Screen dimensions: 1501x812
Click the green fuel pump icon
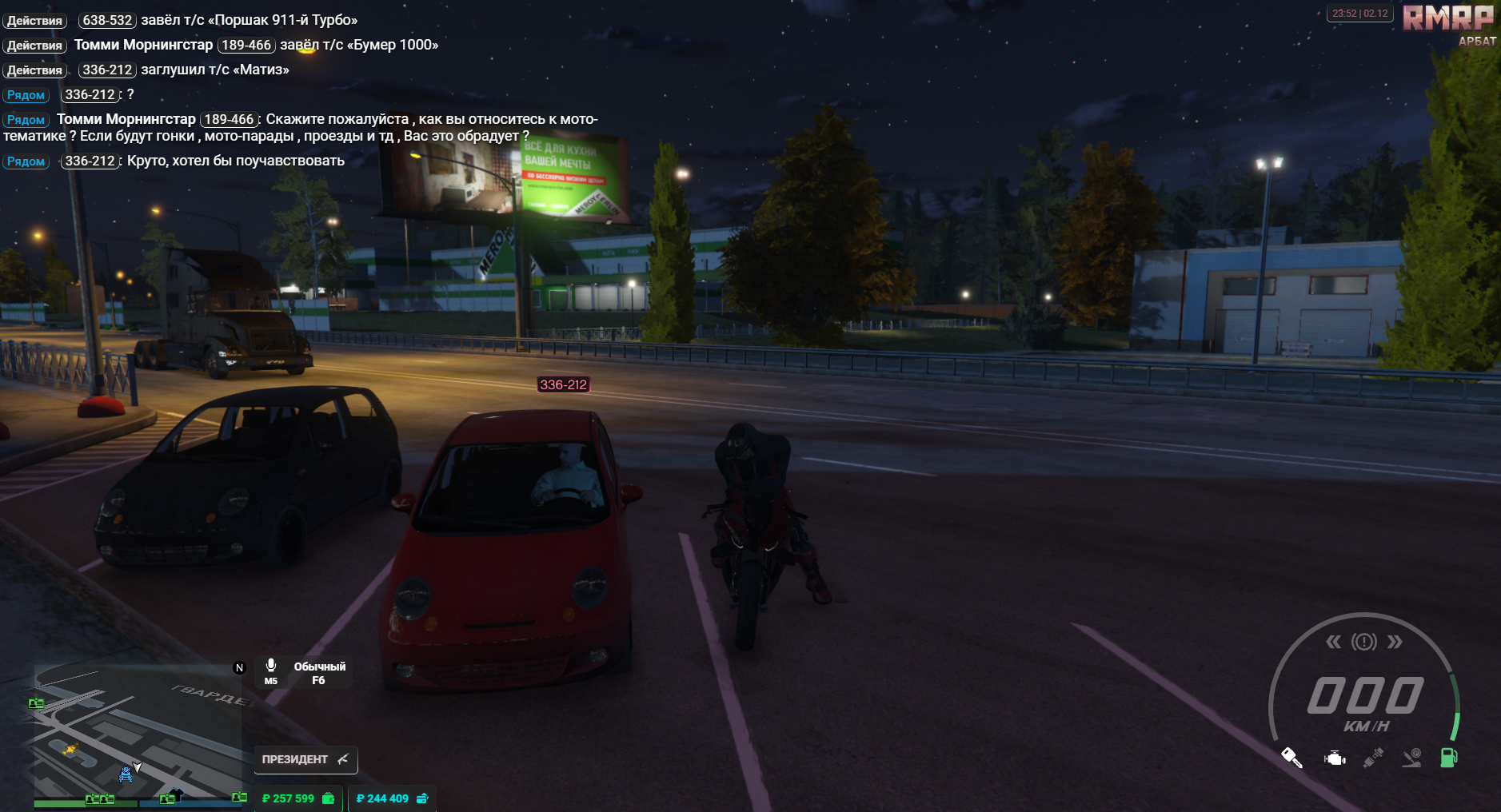(x=1448, y=758)
